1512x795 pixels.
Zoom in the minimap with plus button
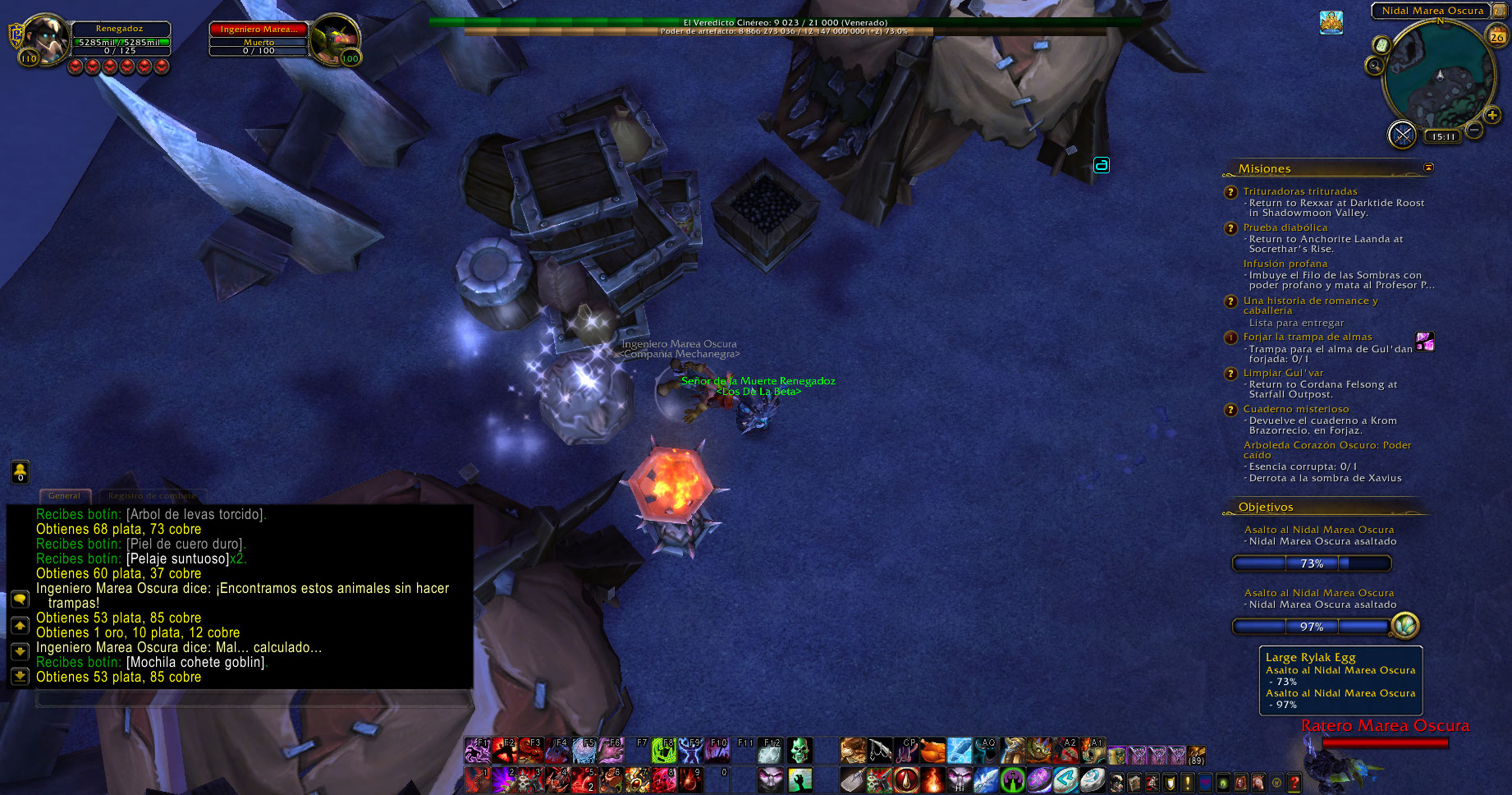coord(1492,116)
